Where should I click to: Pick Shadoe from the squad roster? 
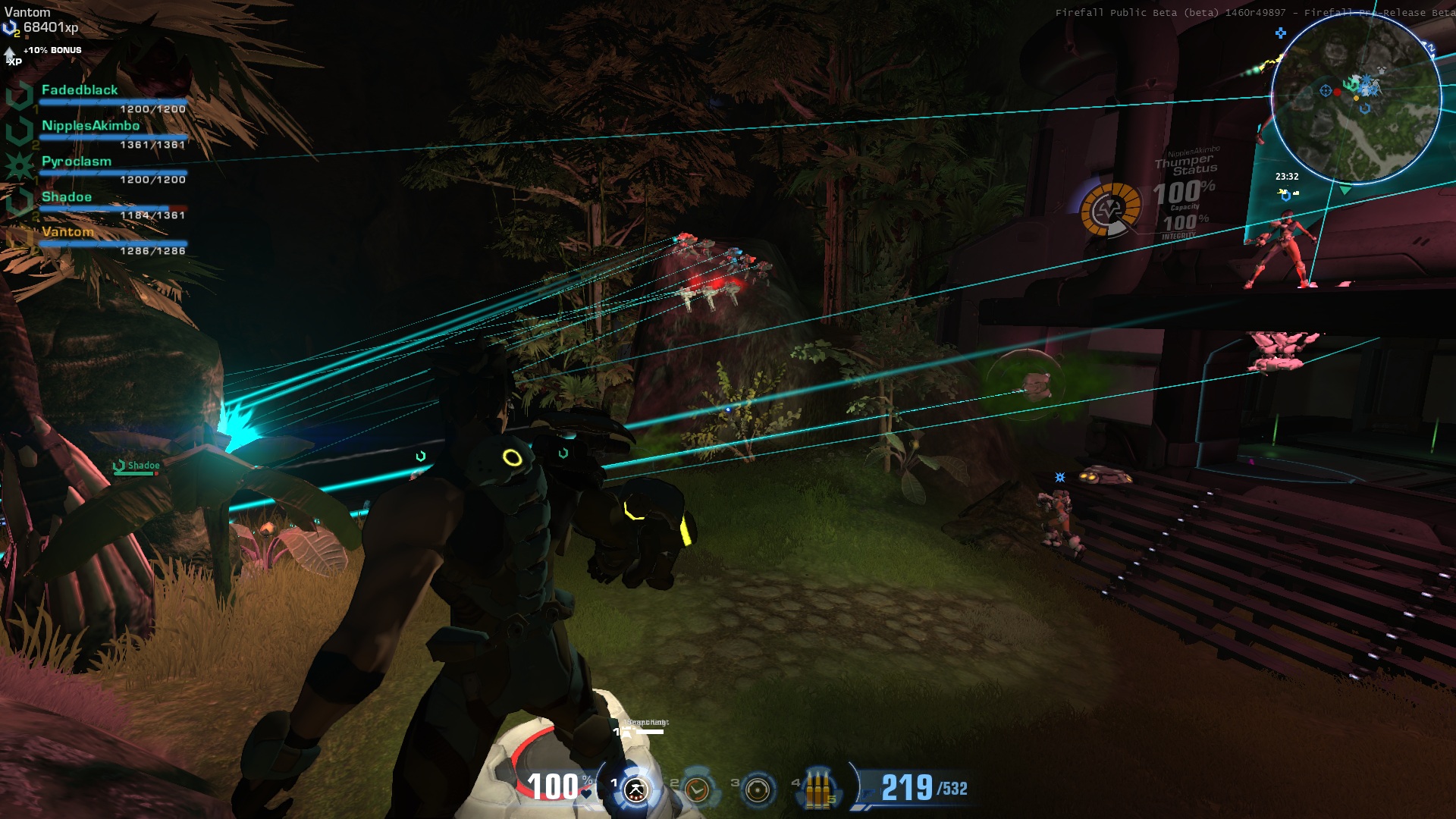click(x=67, y=197)
